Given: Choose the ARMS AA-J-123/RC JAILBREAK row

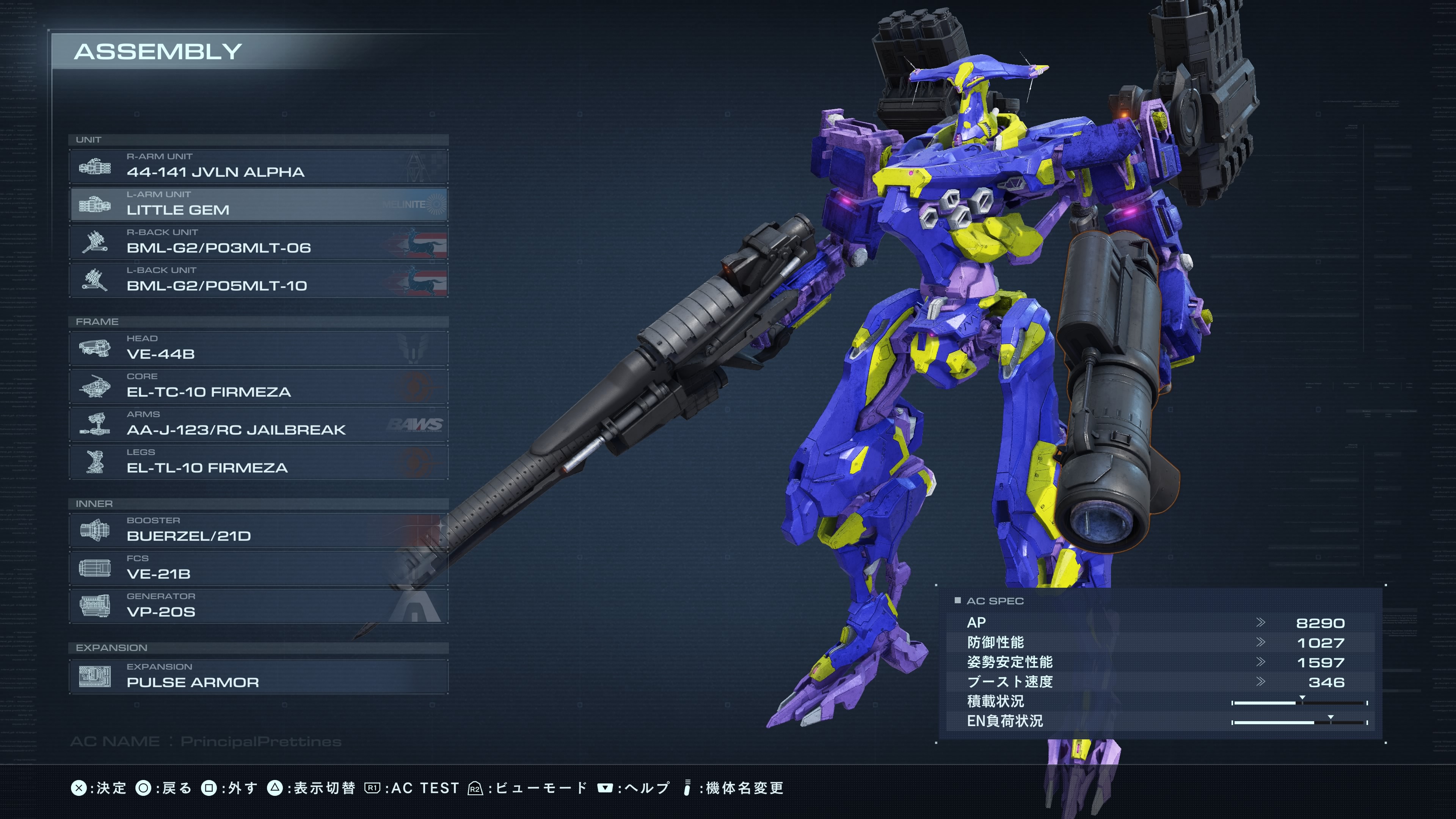Looking at the screenshot, I should pos(258,424).
